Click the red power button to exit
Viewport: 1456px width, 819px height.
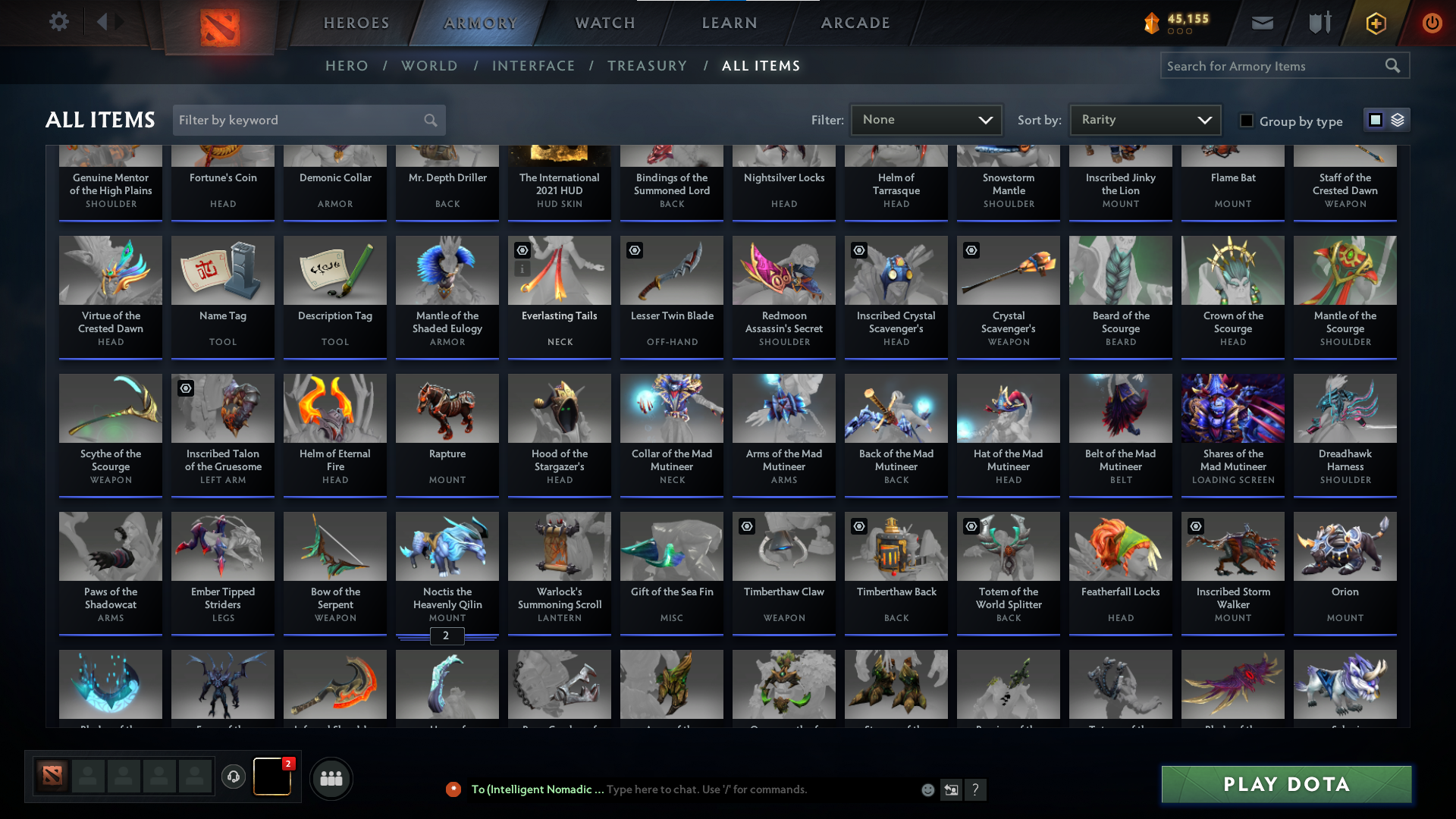(x=1432, y=23)
